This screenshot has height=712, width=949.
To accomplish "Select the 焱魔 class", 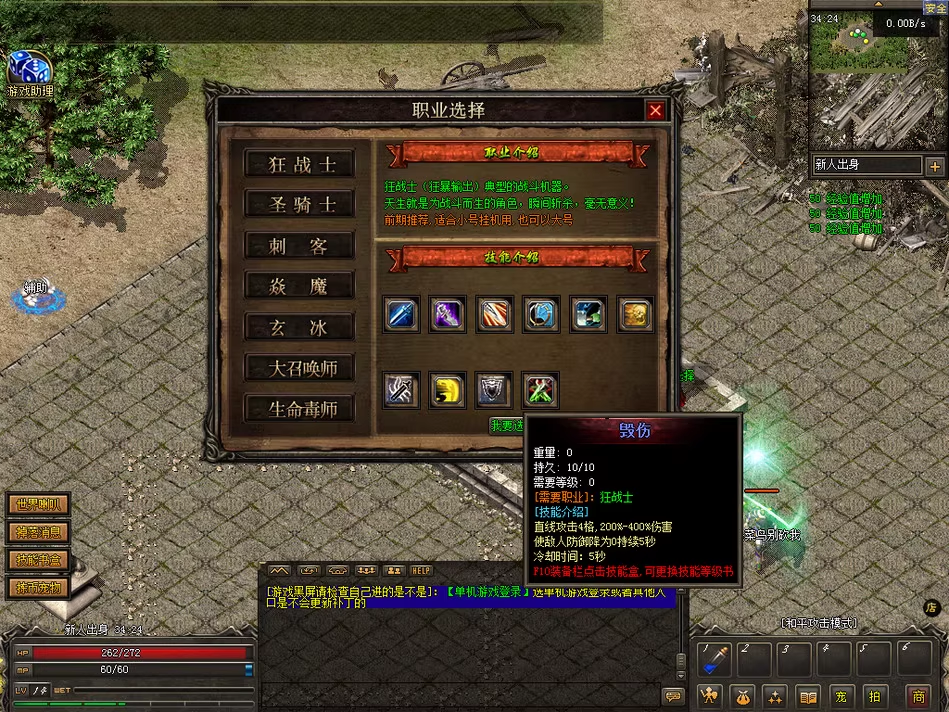I will tap(300, 286).
